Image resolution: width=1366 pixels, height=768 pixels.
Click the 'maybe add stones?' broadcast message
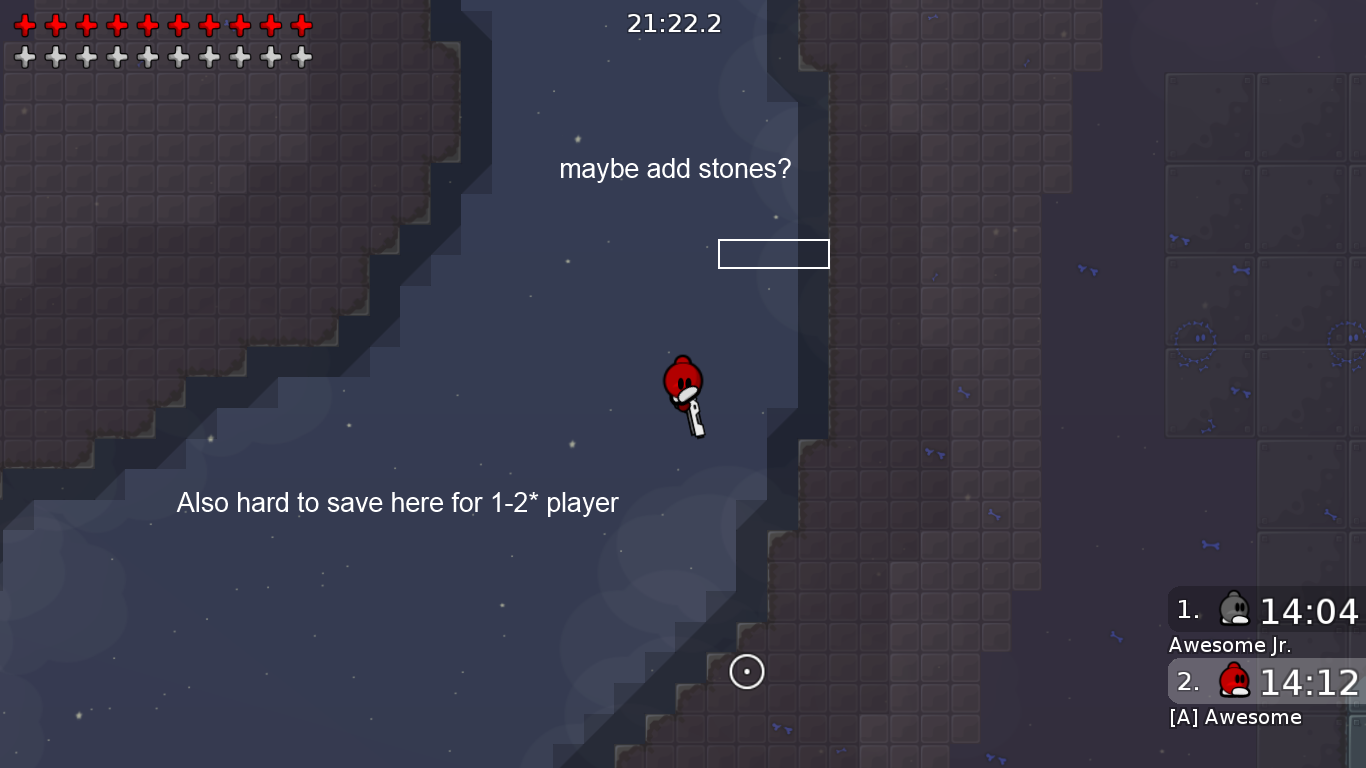(675, 169)
